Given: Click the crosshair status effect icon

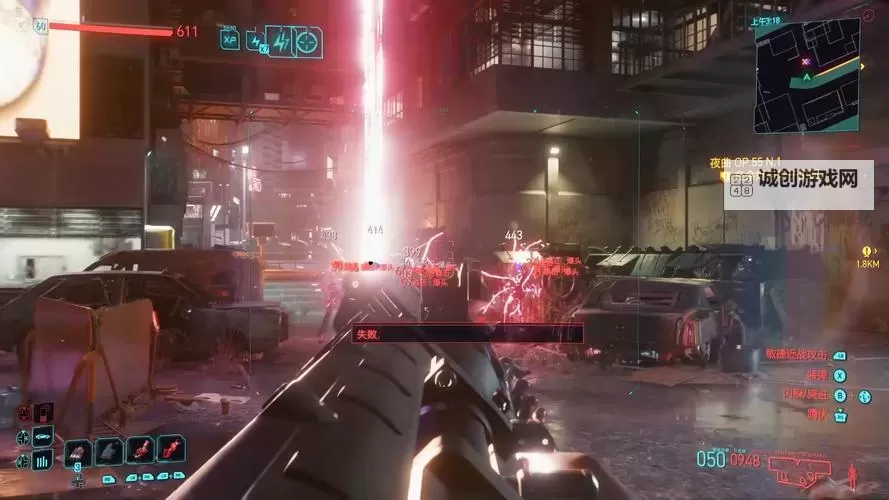Looking at the screenshot, I should (307, 42).
